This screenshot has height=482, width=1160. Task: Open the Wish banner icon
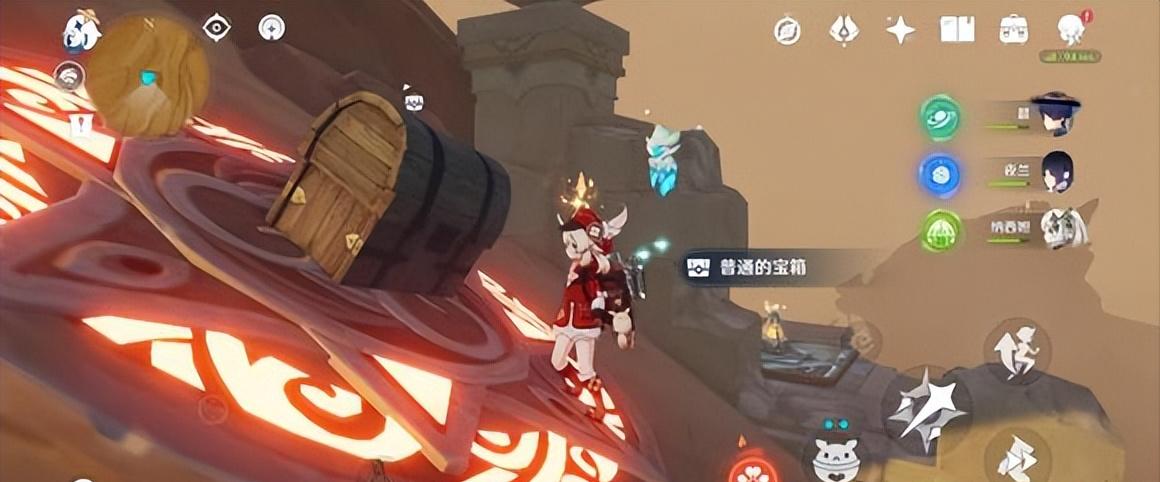click(844, 30)
